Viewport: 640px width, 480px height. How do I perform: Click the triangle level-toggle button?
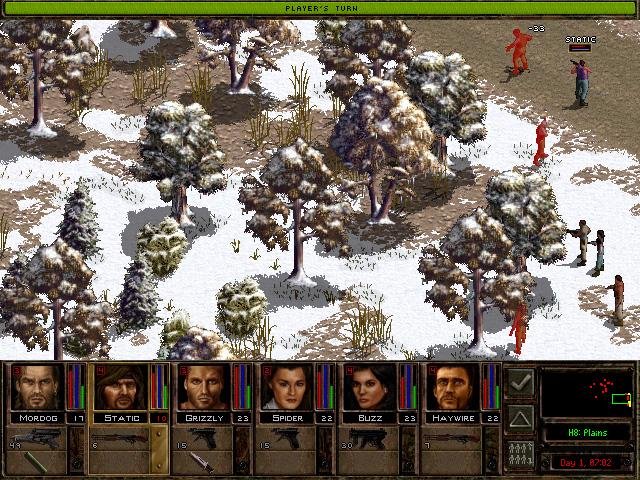[x=520, y=418]
